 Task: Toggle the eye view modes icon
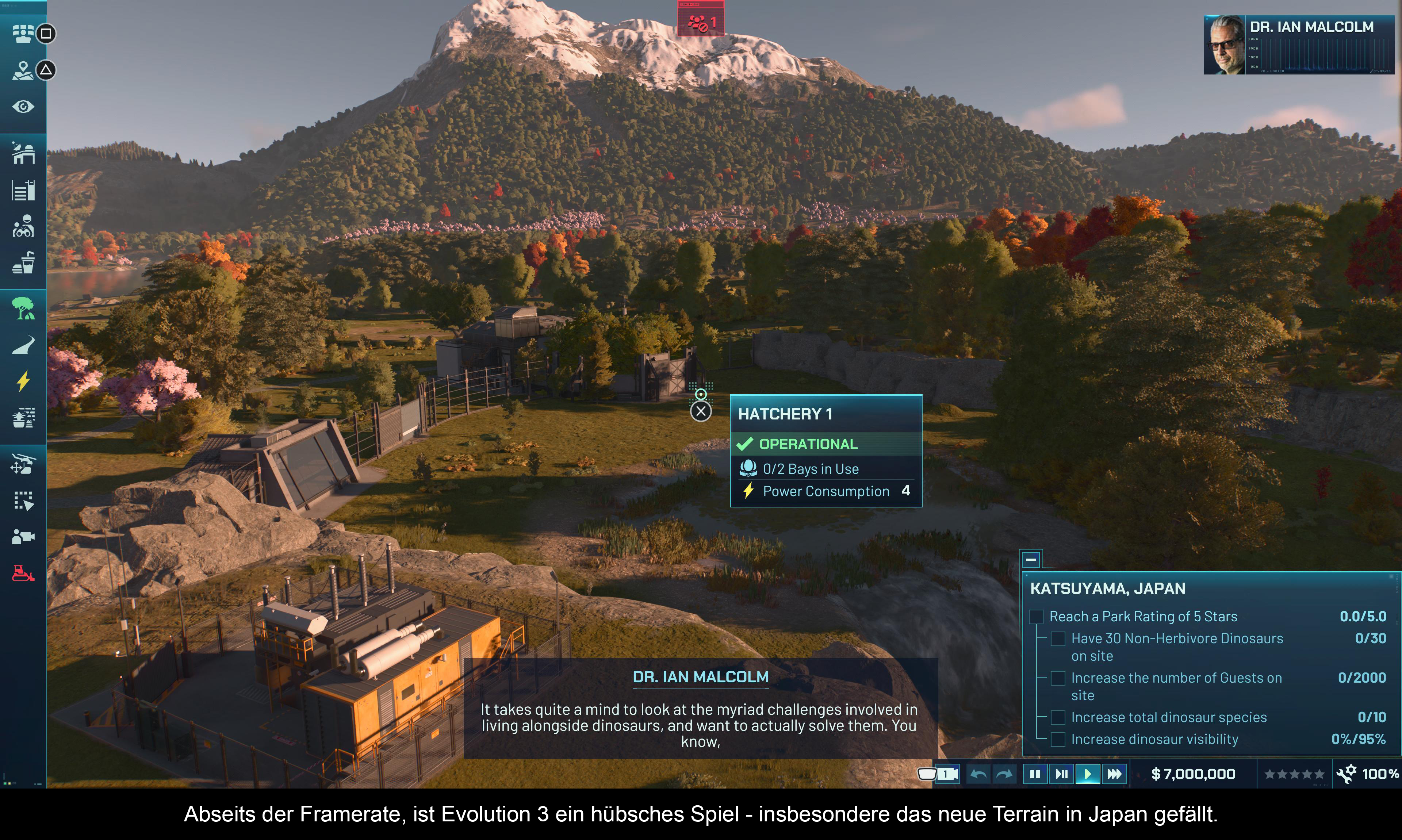[x=23, y=107]
